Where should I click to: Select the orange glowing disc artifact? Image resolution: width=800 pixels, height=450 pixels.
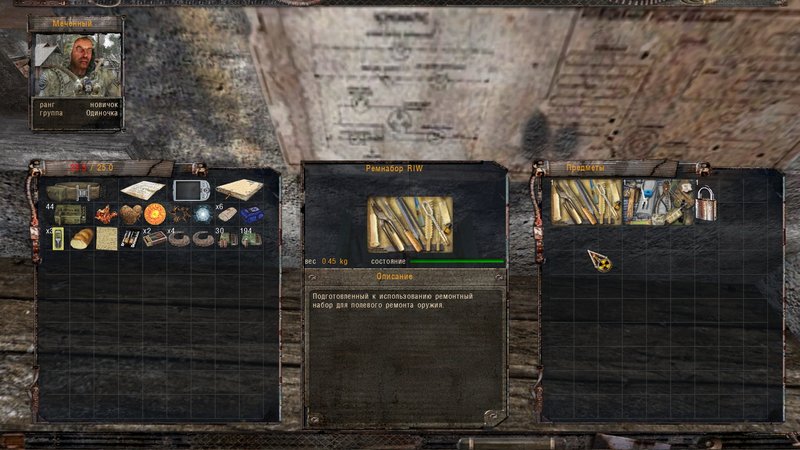click(x=154, y=214)
